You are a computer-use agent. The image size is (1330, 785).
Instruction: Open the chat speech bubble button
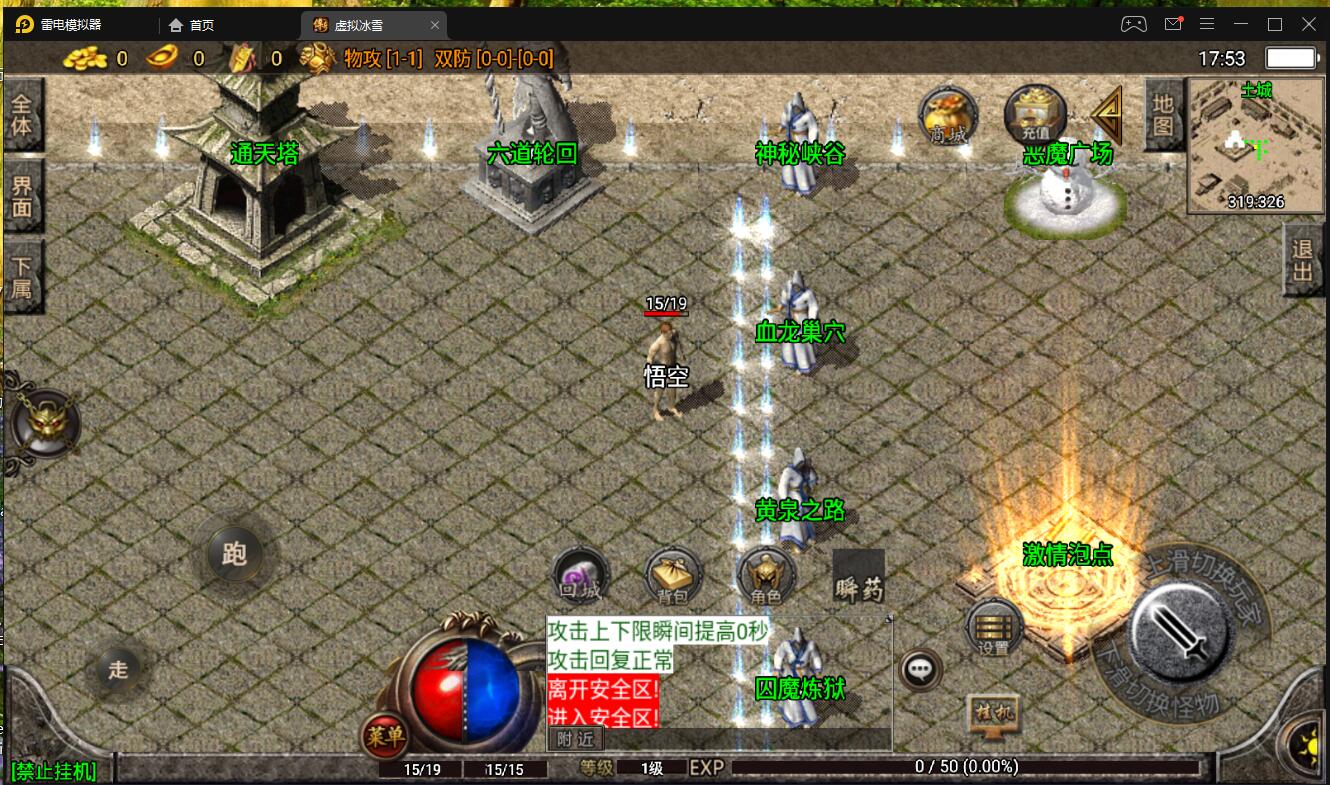(x=920, y=669)
